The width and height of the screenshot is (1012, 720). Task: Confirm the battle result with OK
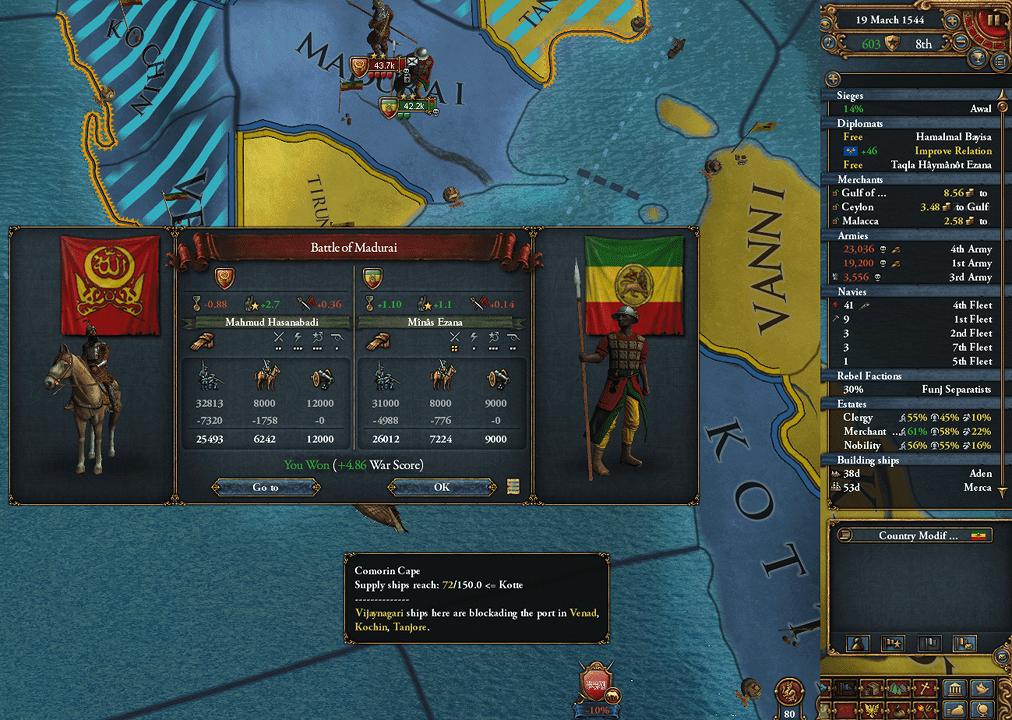pyautogui.click(x=441, y=487)
